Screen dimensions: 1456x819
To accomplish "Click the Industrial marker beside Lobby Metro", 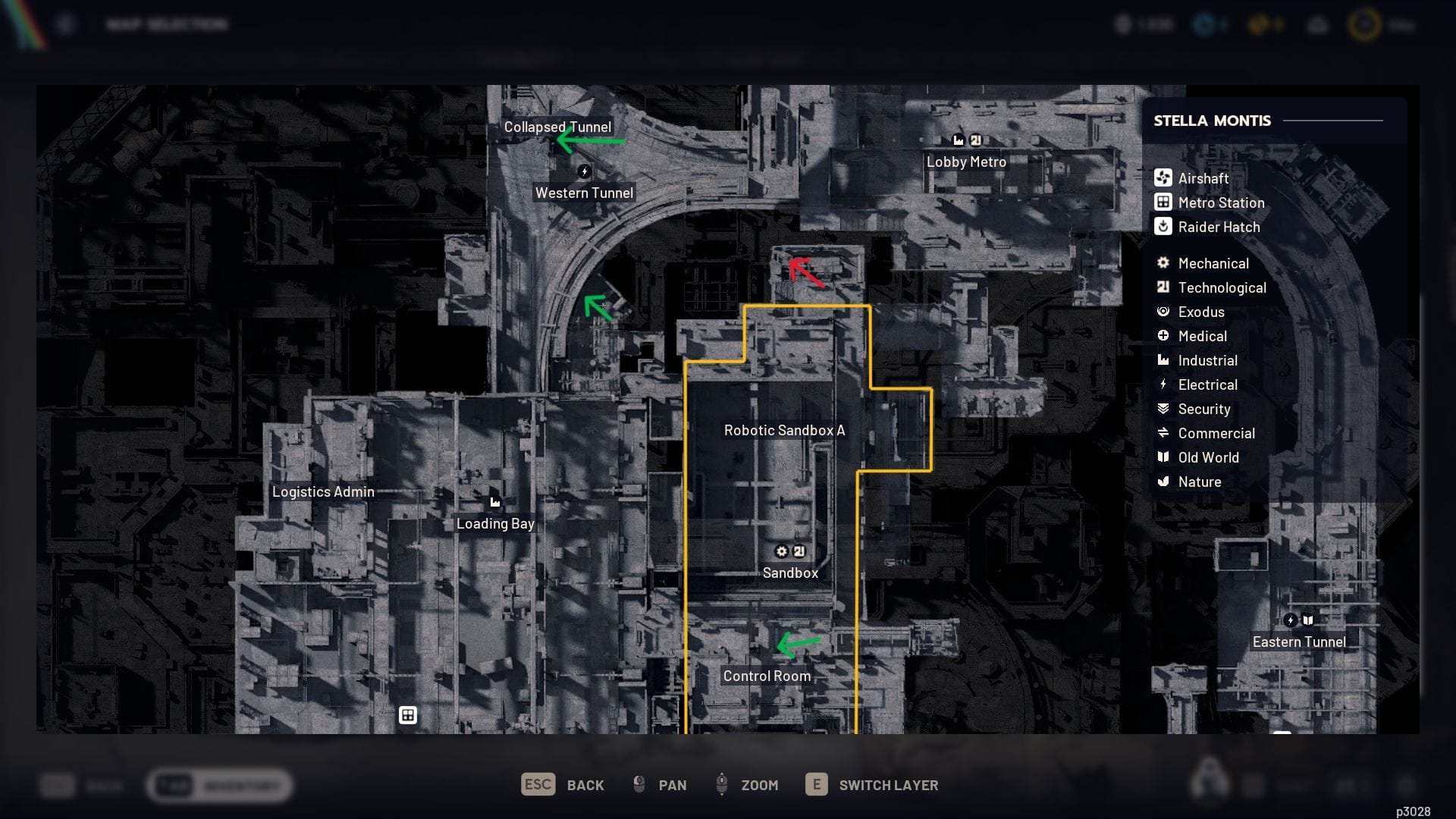I will click(957, 140).
